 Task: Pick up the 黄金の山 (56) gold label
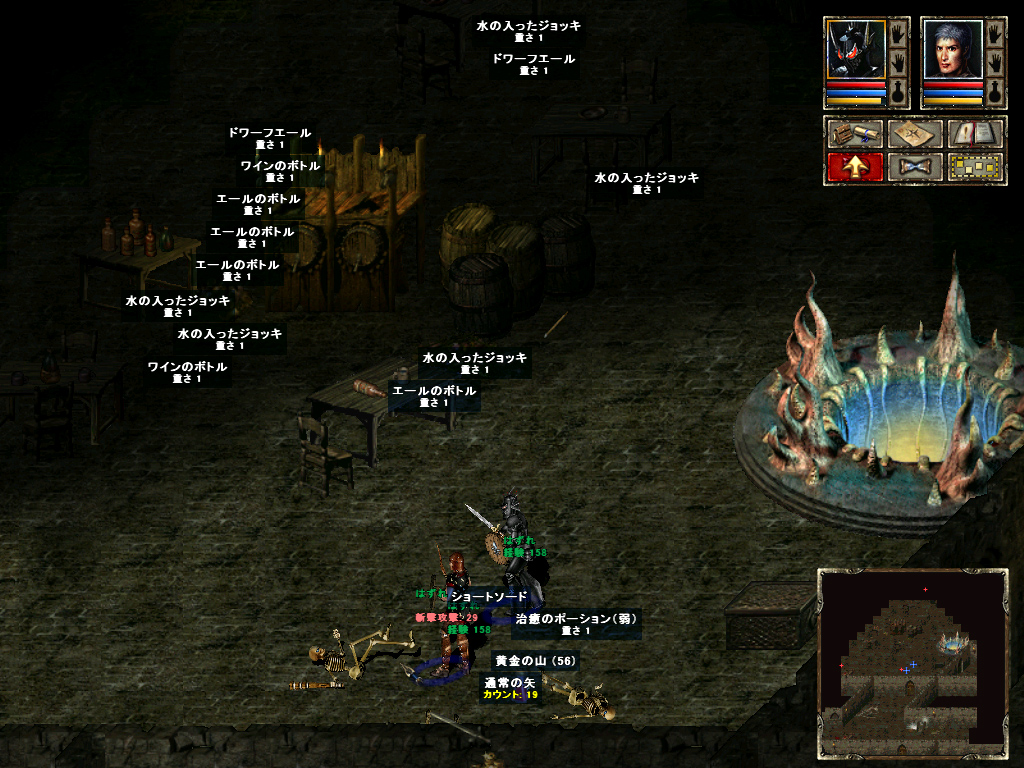(536, 661)
